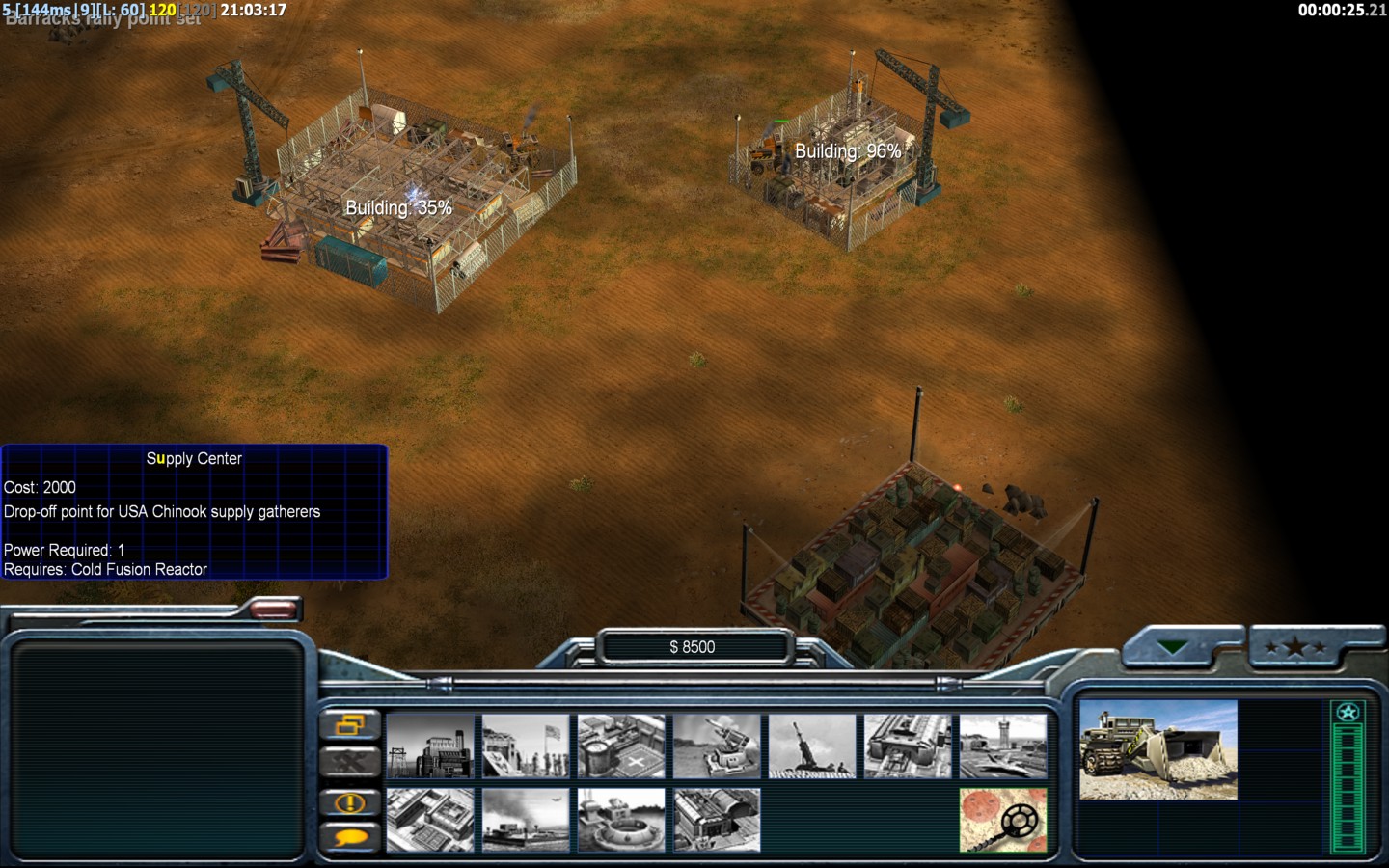Choose the Supply Center structure

(621, 746)
